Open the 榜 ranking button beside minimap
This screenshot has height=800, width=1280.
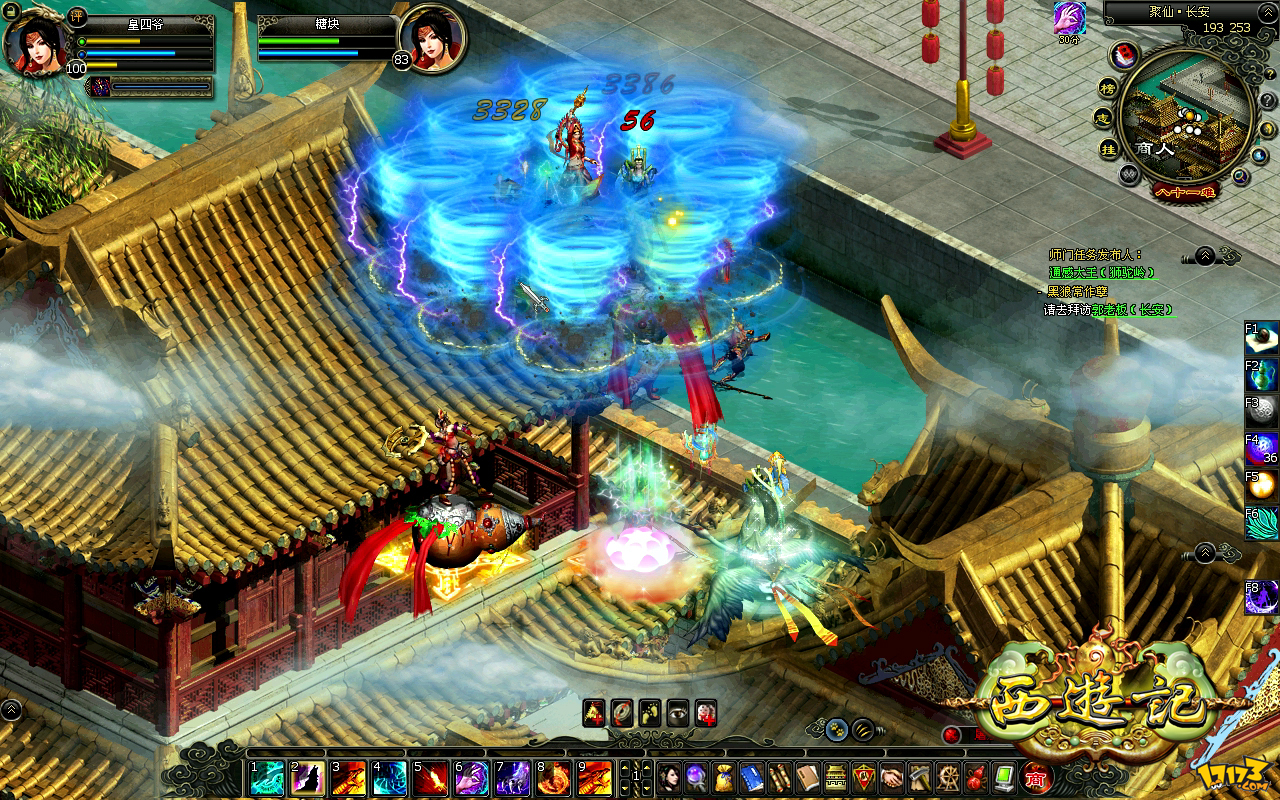tap(1108, 88)
